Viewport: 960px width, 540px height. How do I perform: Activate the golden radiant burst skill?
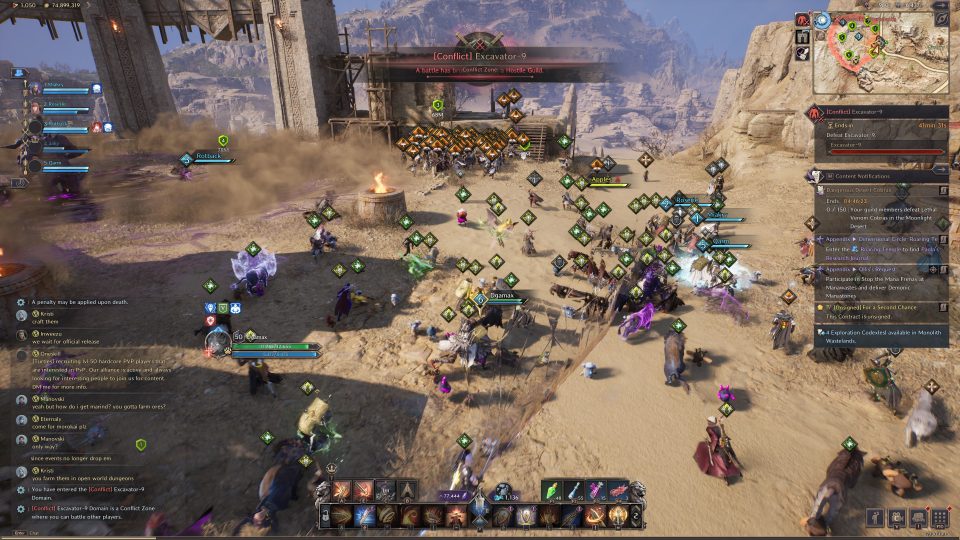(617, 515)
